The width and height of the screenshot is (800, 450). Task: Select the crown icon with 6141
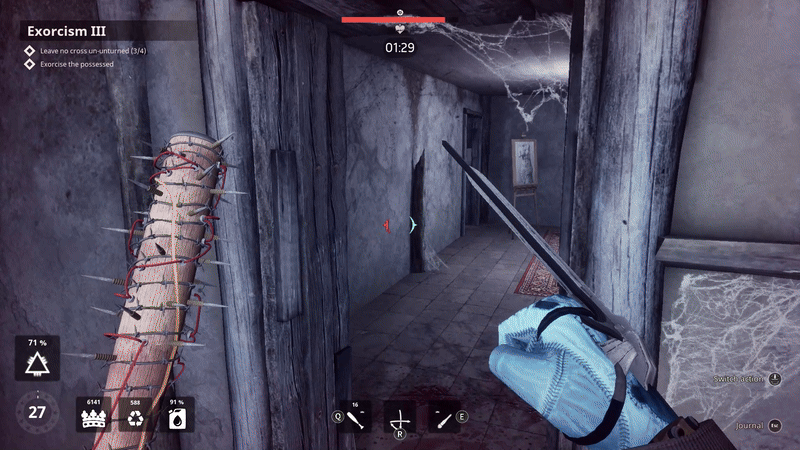pos(92,416)
